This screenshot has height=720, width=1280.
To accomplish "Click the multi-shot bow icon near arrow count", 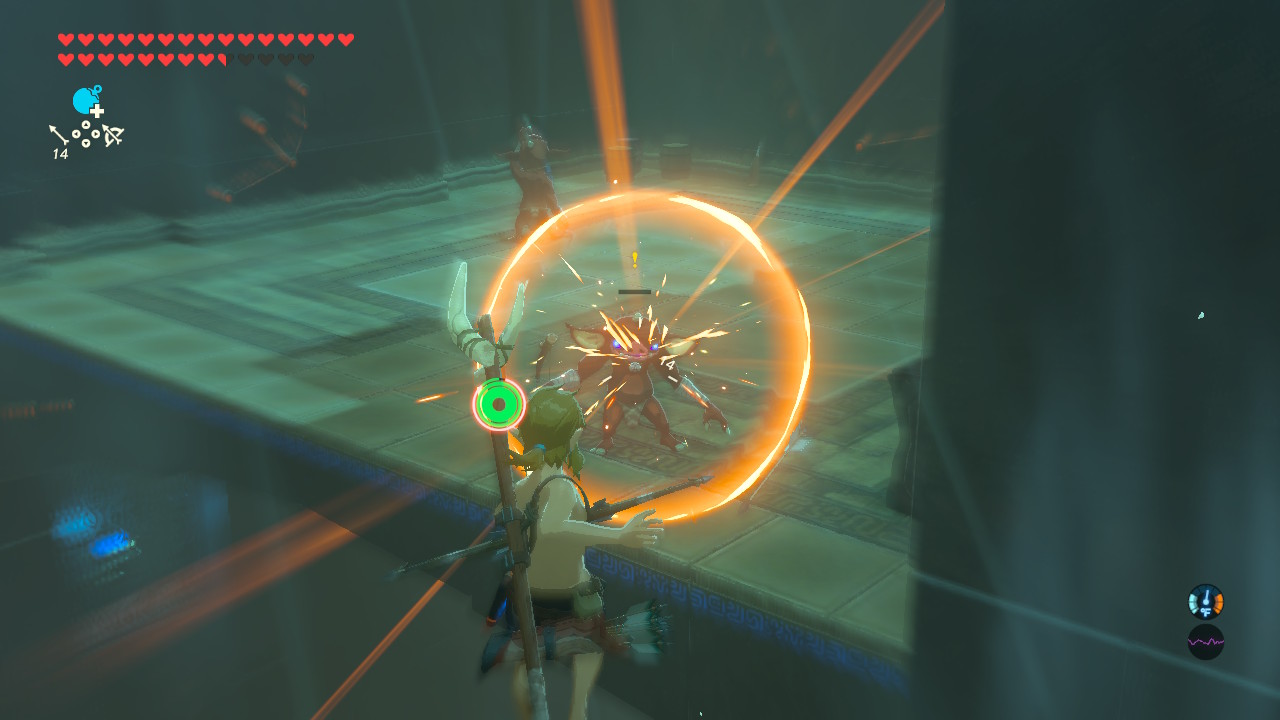I will coord(111,134).
